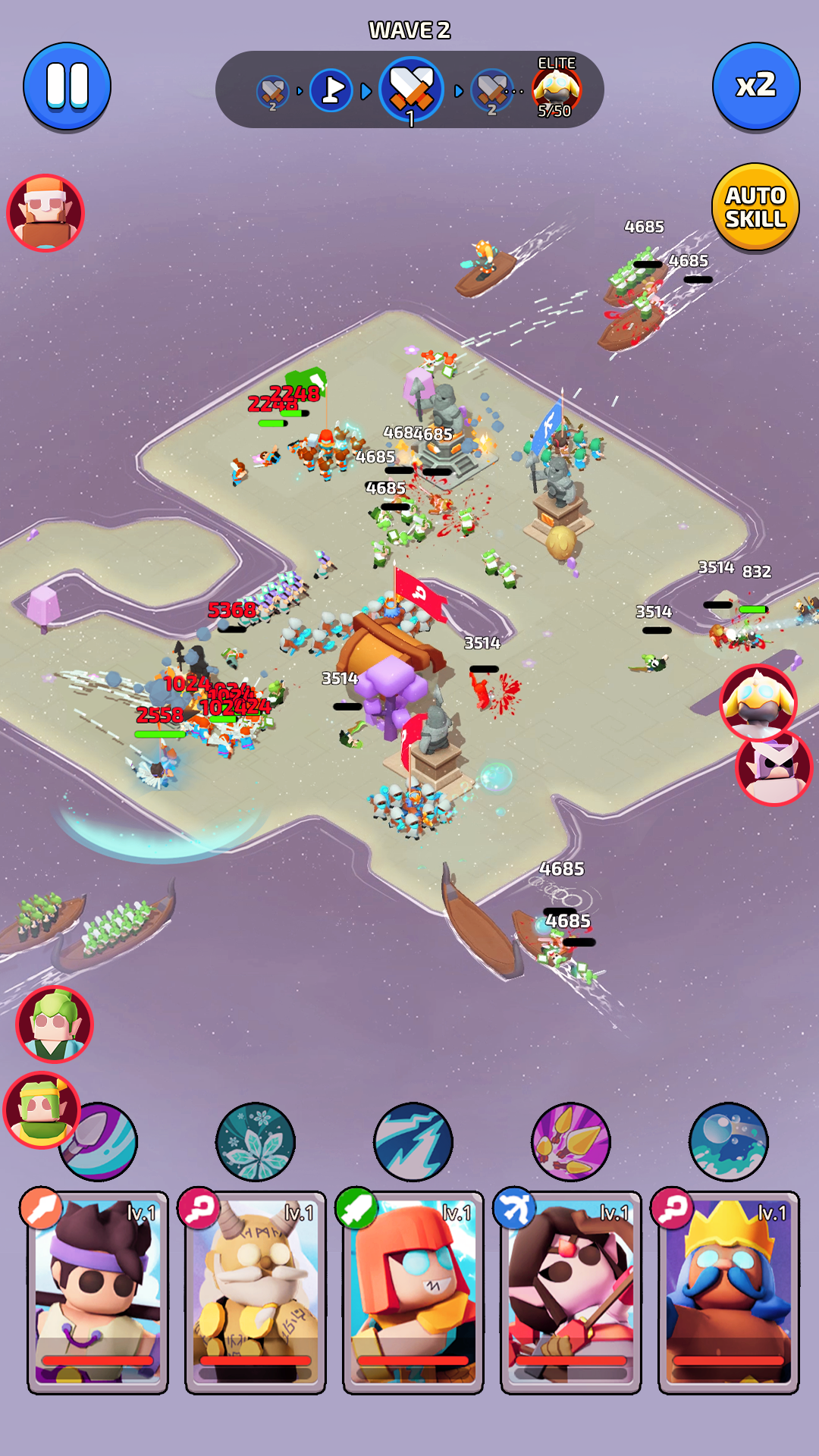Use the golden arrow volley skill

(571, 1141)
